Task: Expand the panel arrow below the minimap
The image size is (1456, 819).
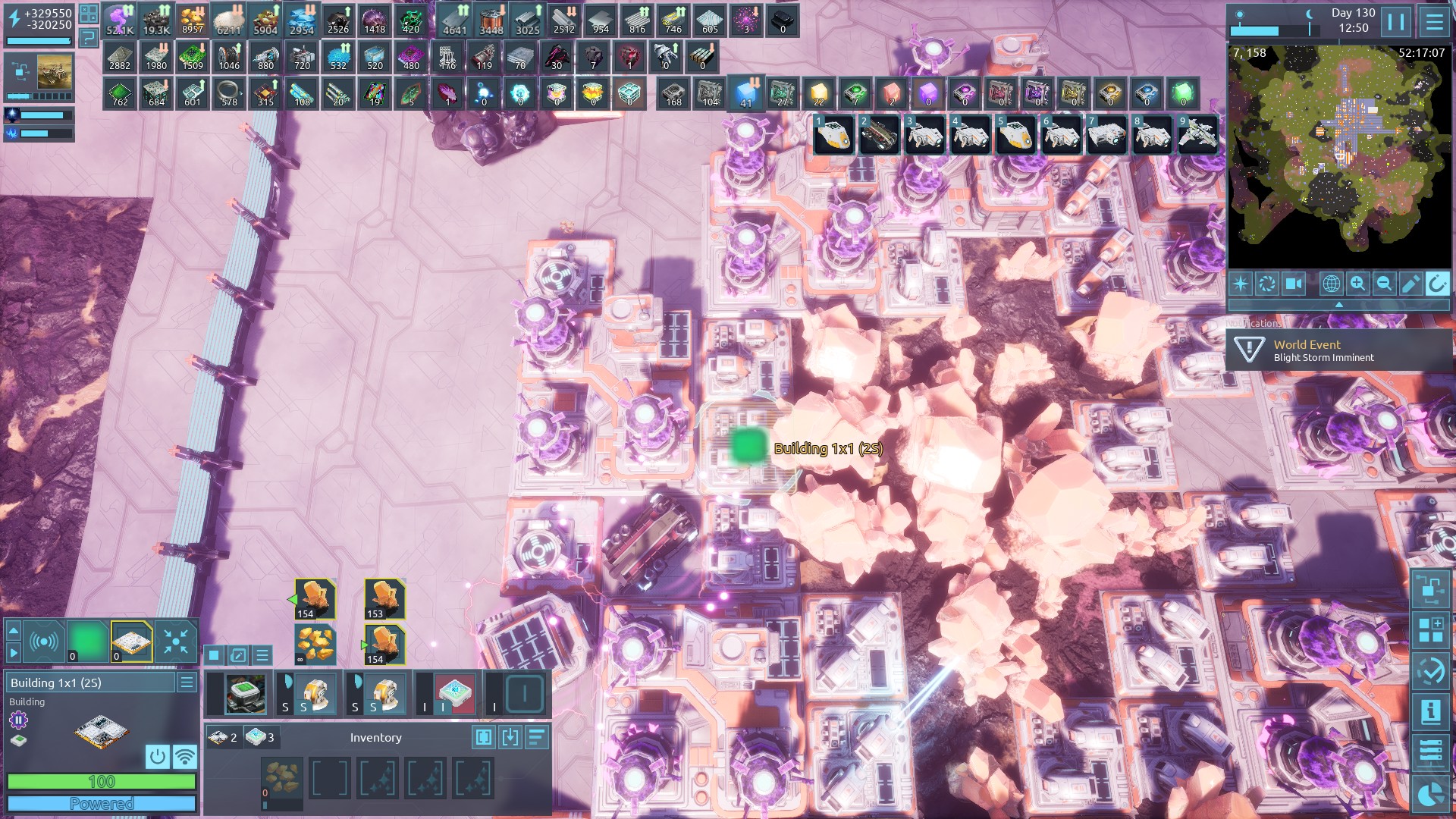Action: (1338, 304)
